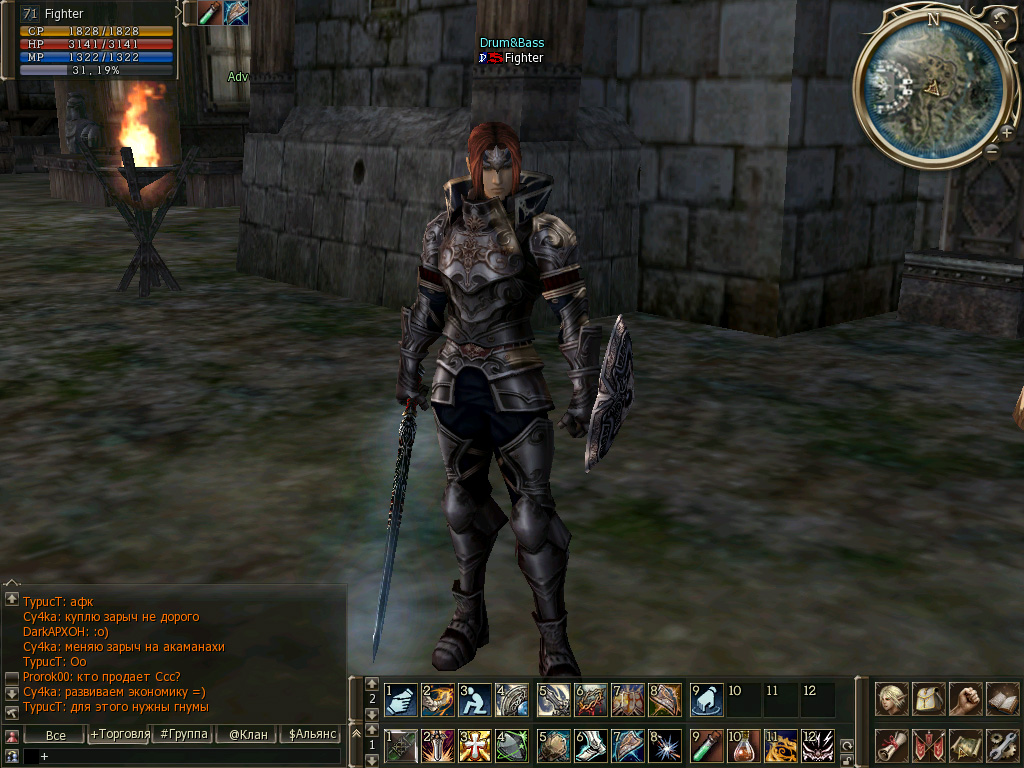Use the green potion in hotbar slot 9
Image resolution: width=1024 pixels, height=768 pixels.
(x=707, y=746)
